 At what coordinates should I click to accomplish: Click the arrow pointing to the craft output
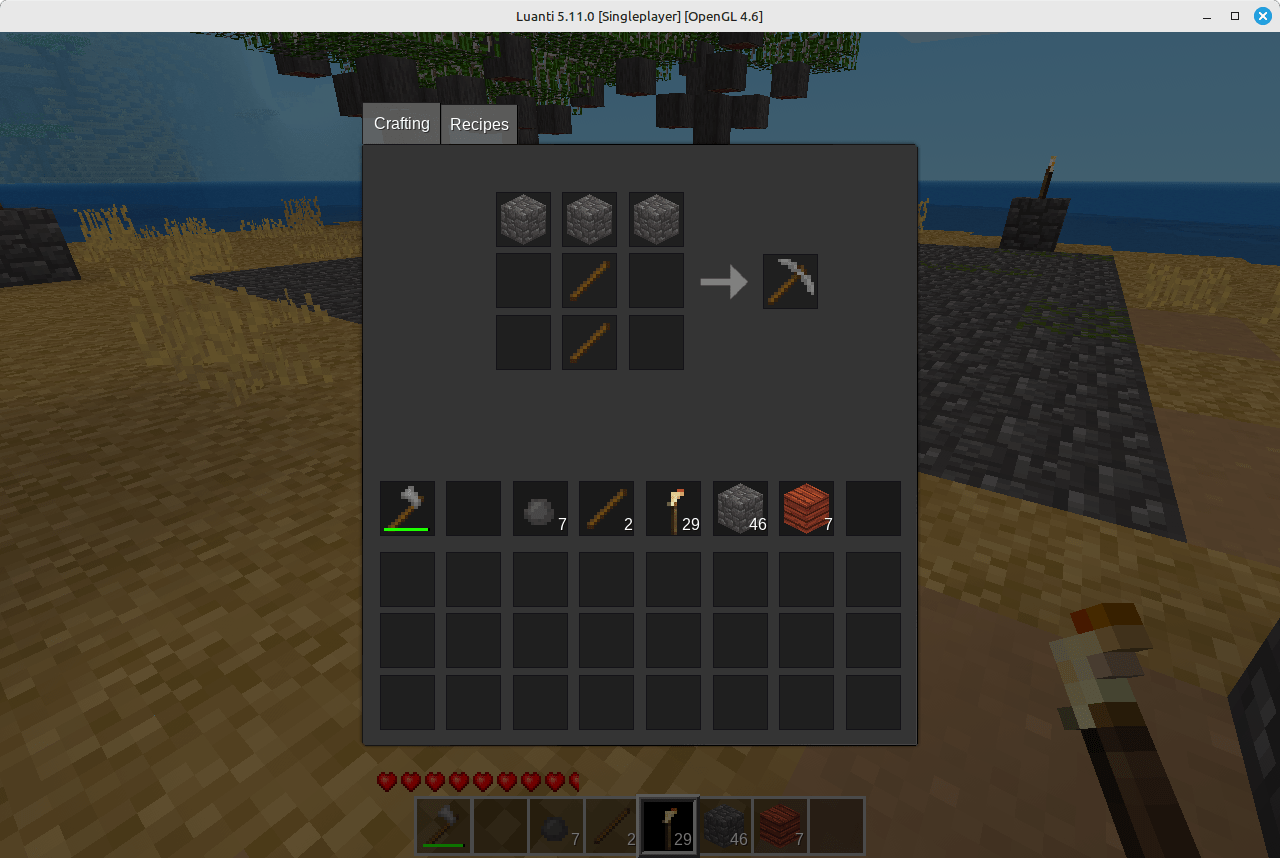[725, 281]
